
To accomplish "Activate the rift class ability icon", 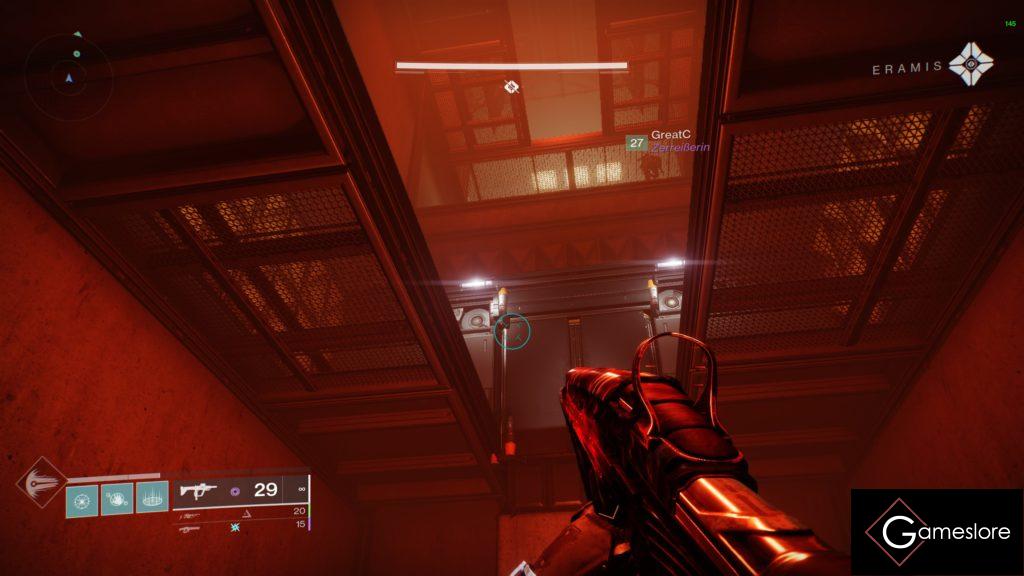I will click(151, 498).
